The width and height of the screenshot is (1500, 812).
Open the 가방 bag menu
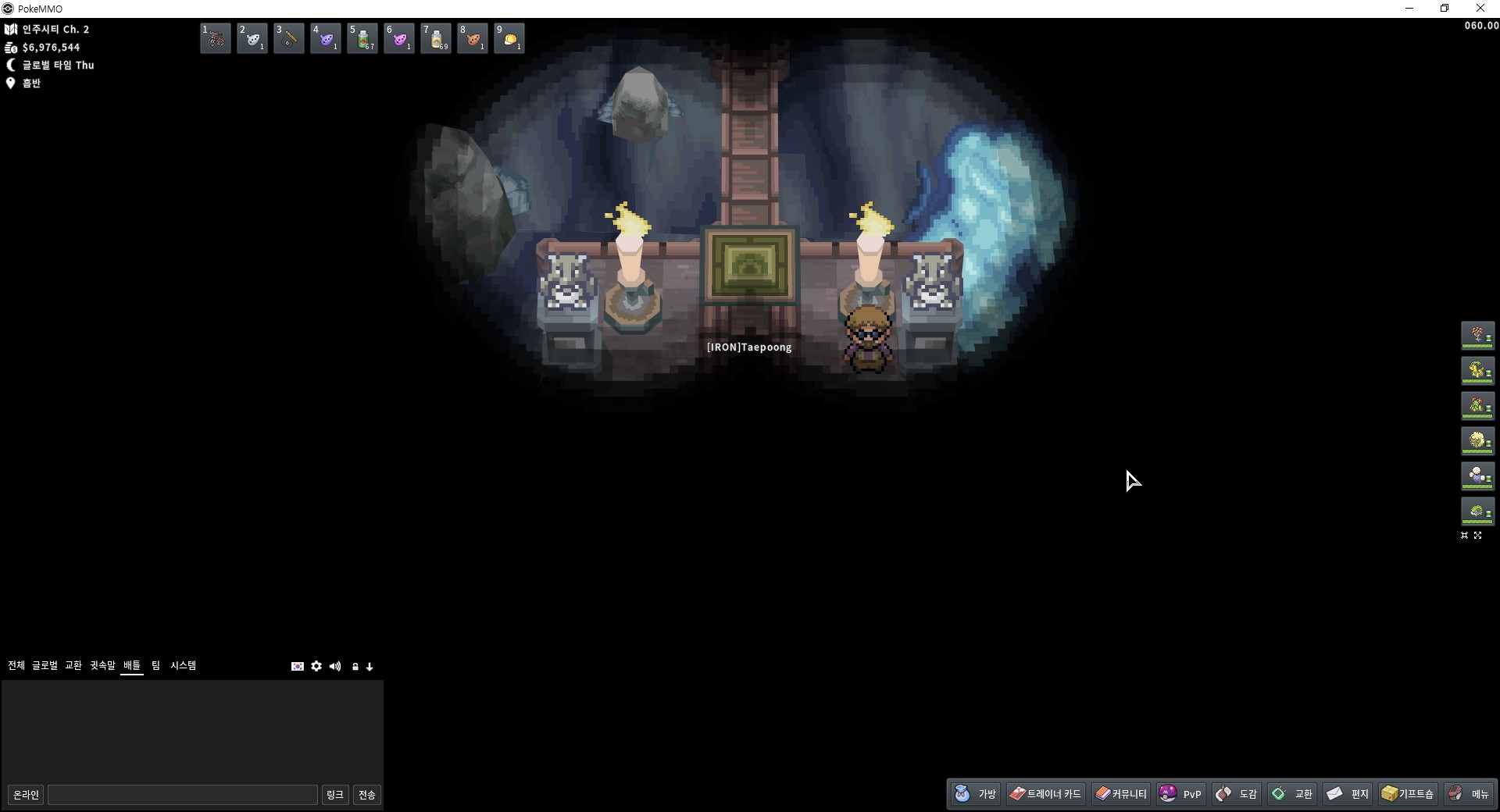tap(976, 794)
